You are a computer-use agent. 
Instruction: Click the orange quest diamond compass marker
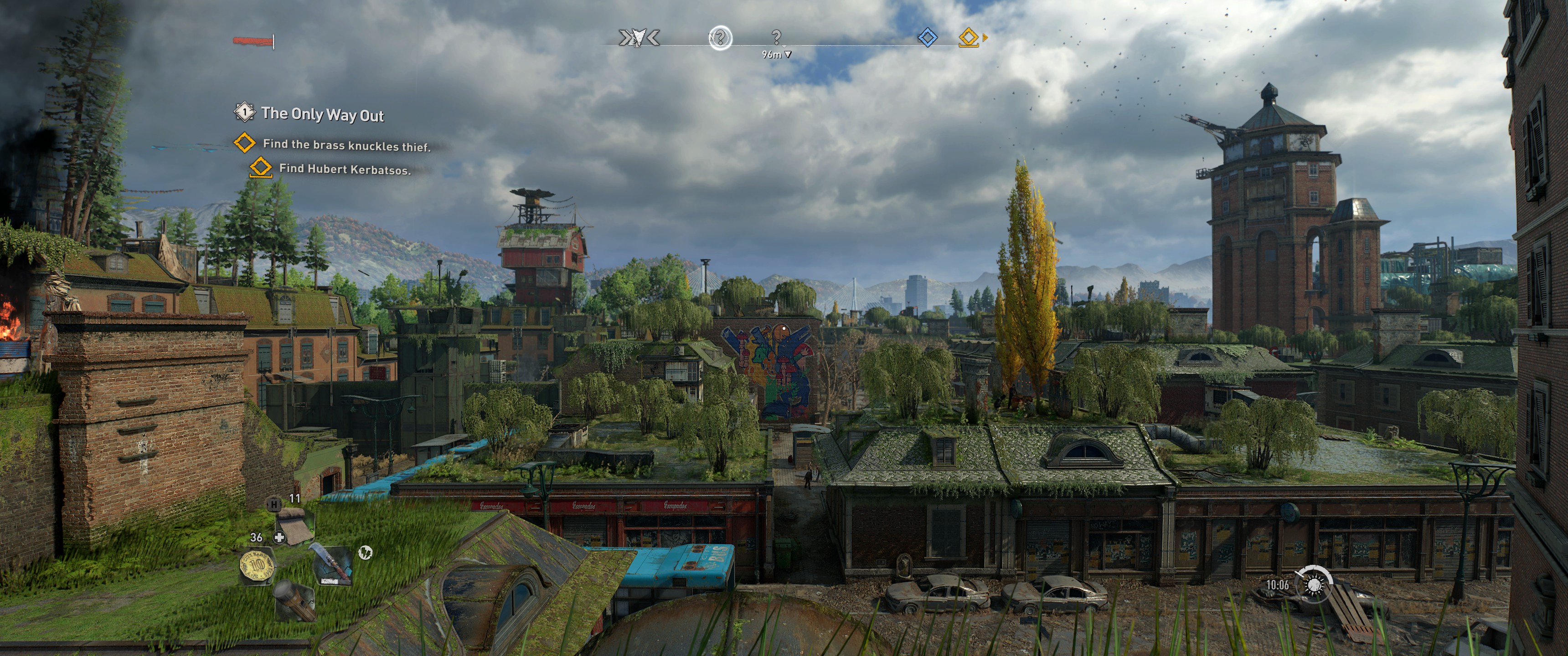pos(969,38)
